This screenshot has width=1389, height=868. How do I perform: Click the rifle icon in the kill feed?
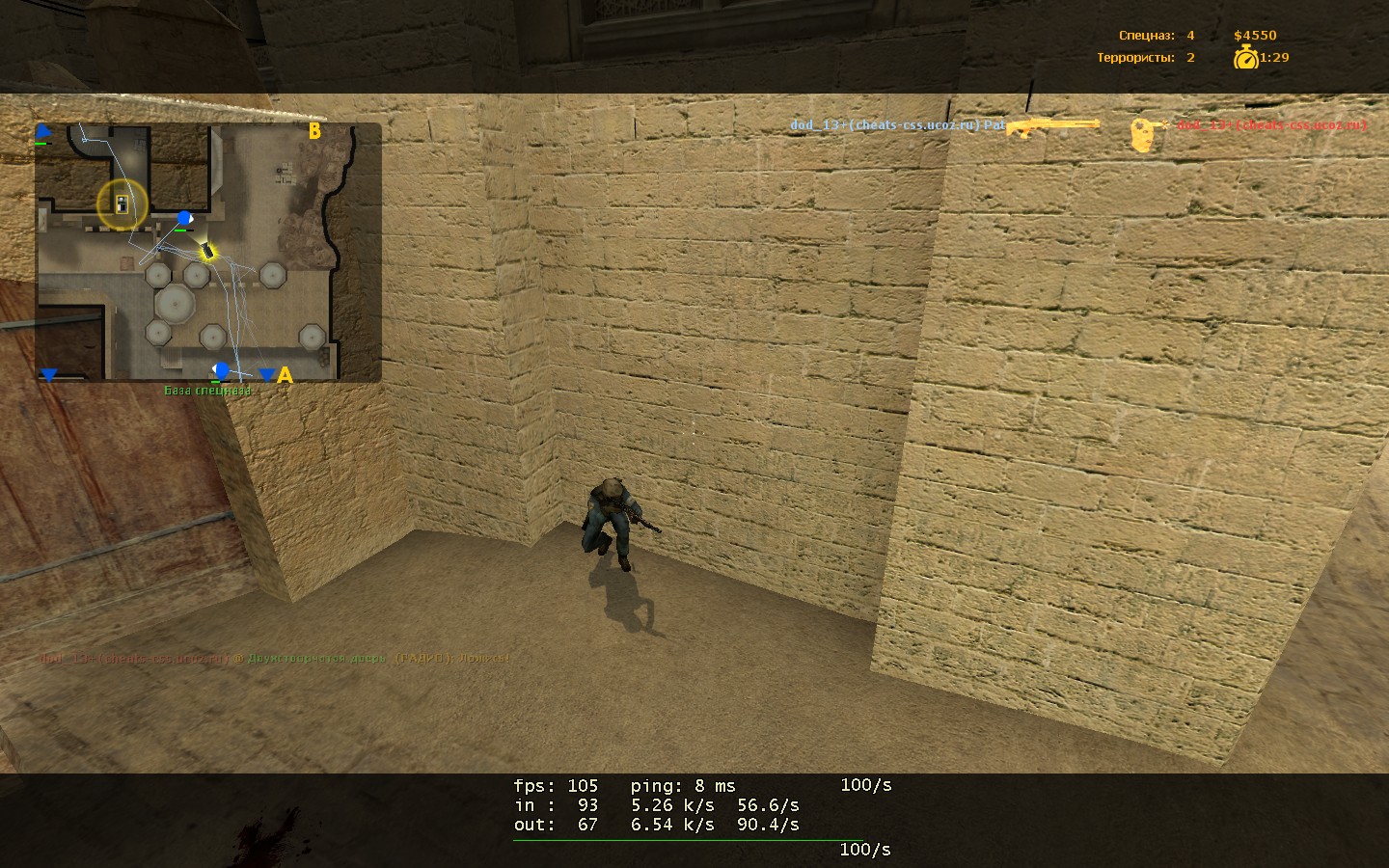click(1053, 125)
